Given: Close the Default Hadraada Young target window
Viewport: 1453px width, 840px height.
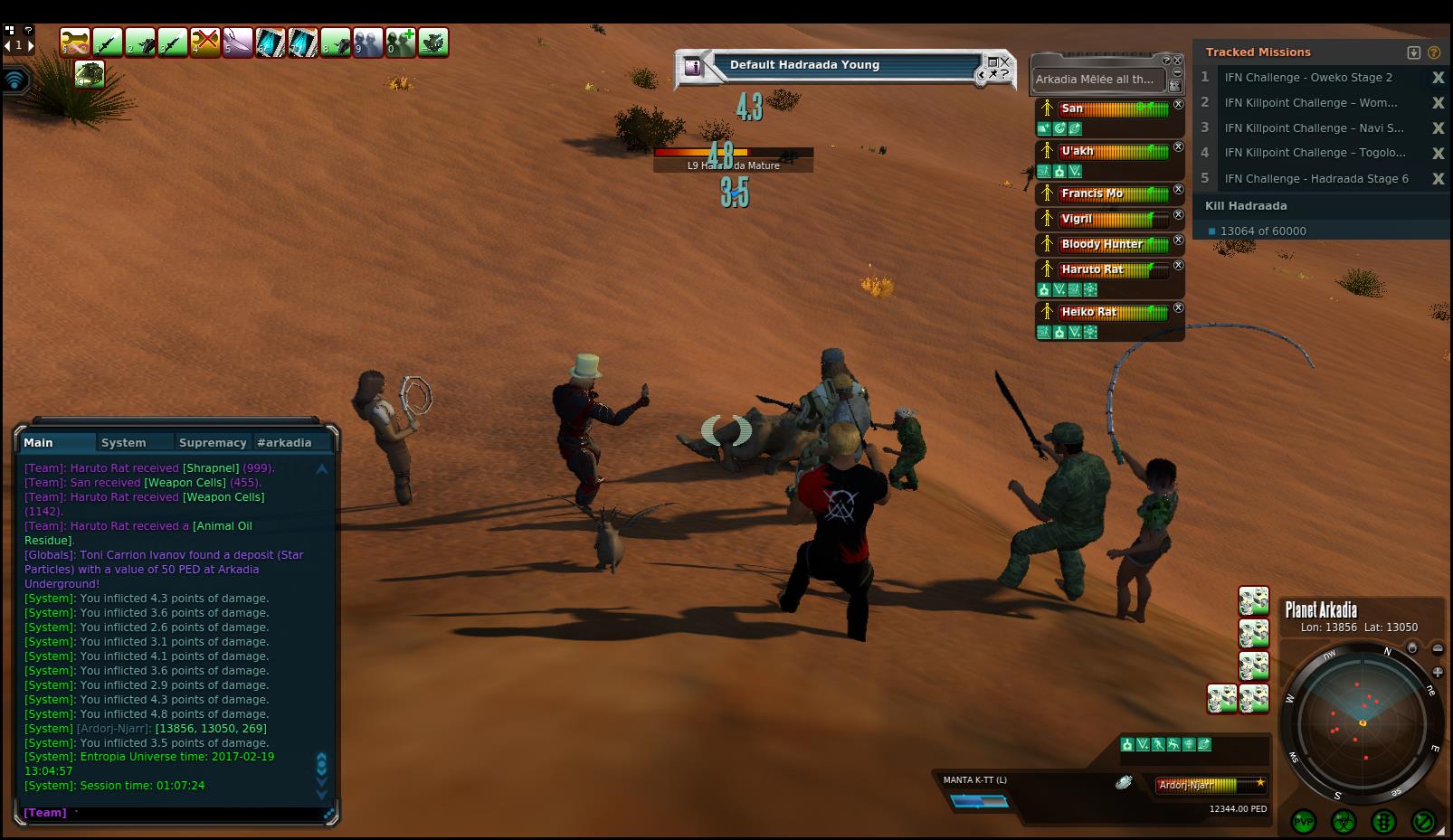Looking at the screenshot, I should coord(1005,61).
